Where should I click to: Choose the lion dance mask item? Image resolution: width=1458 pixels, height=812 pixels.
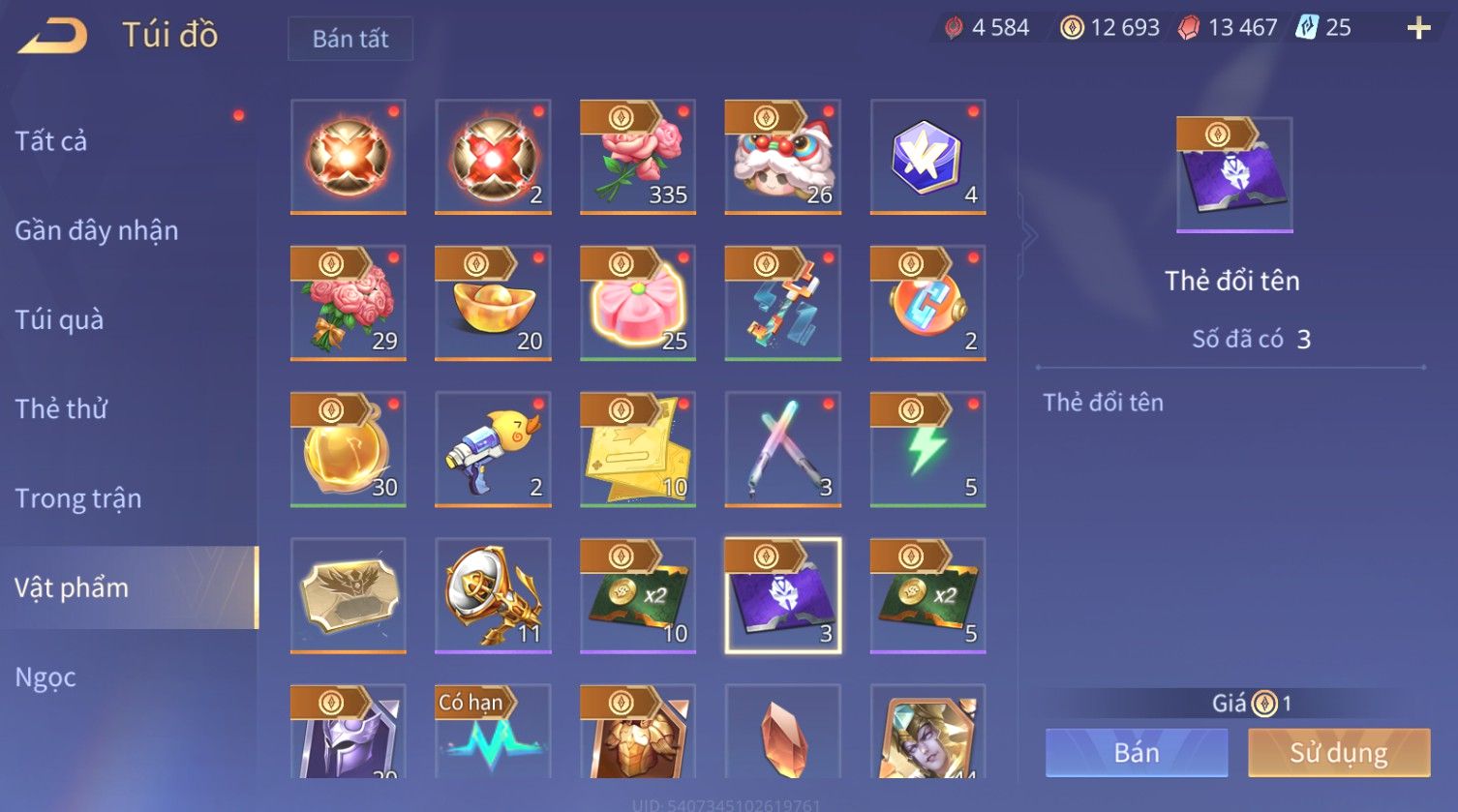point(782,157)
